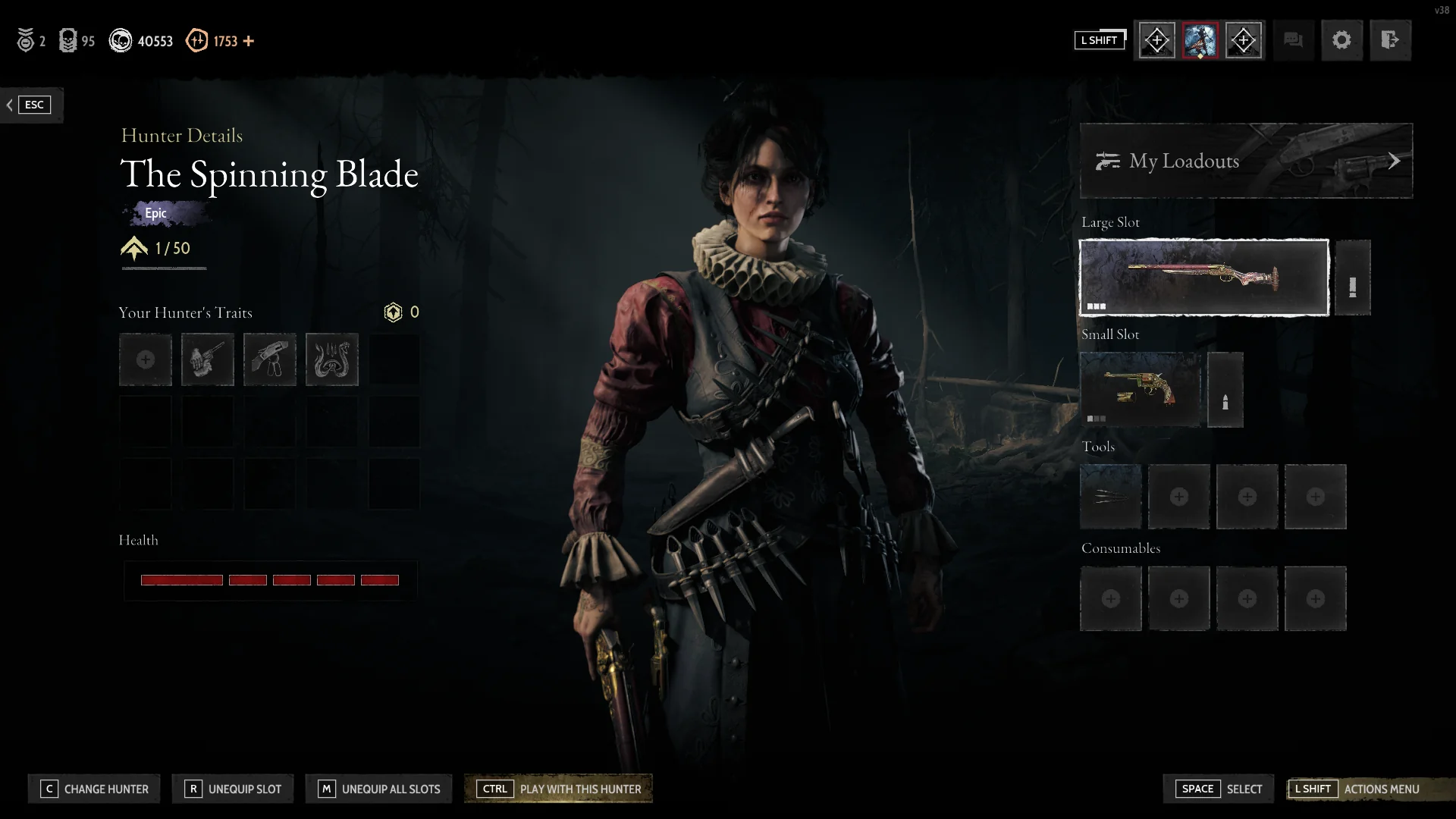Open the small slot ammo selector
This screenshot has width=1456, height=819.
[x=1225, y=390]
